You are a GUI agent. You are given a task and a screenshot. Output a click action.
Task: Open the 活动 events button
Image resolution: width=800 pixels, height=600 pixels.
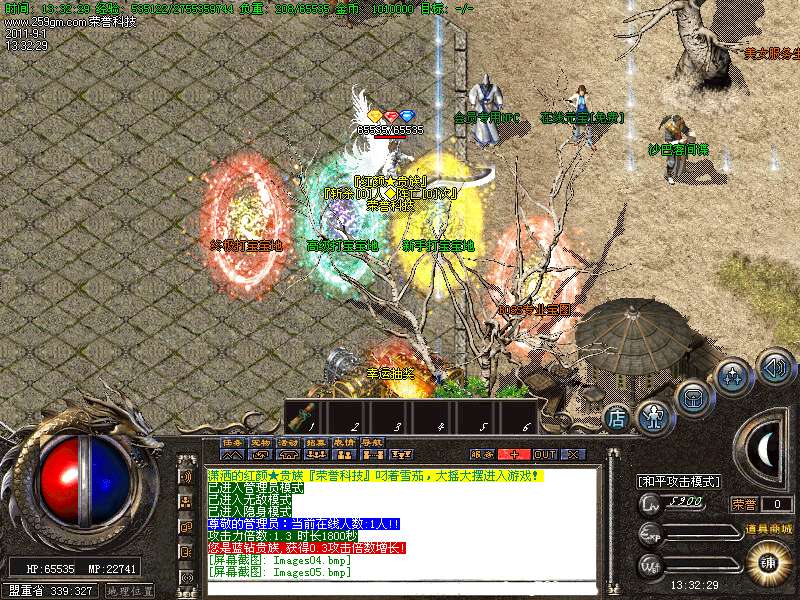coord(288,441)
